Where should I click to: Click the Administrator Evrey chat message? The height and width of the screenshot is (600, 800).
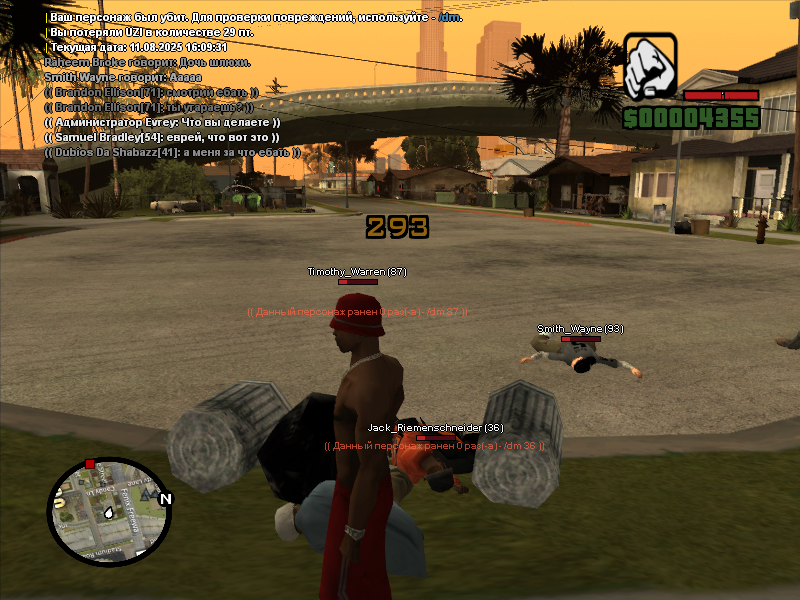(162, 122)
